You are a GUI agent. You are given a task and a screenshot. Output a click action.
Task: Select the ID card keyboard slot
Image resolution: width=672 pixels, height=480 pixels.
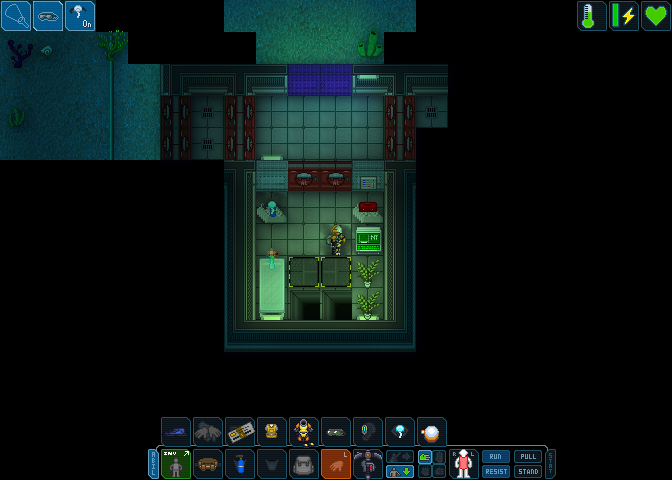pyautogui.click(x=240, y=432)
